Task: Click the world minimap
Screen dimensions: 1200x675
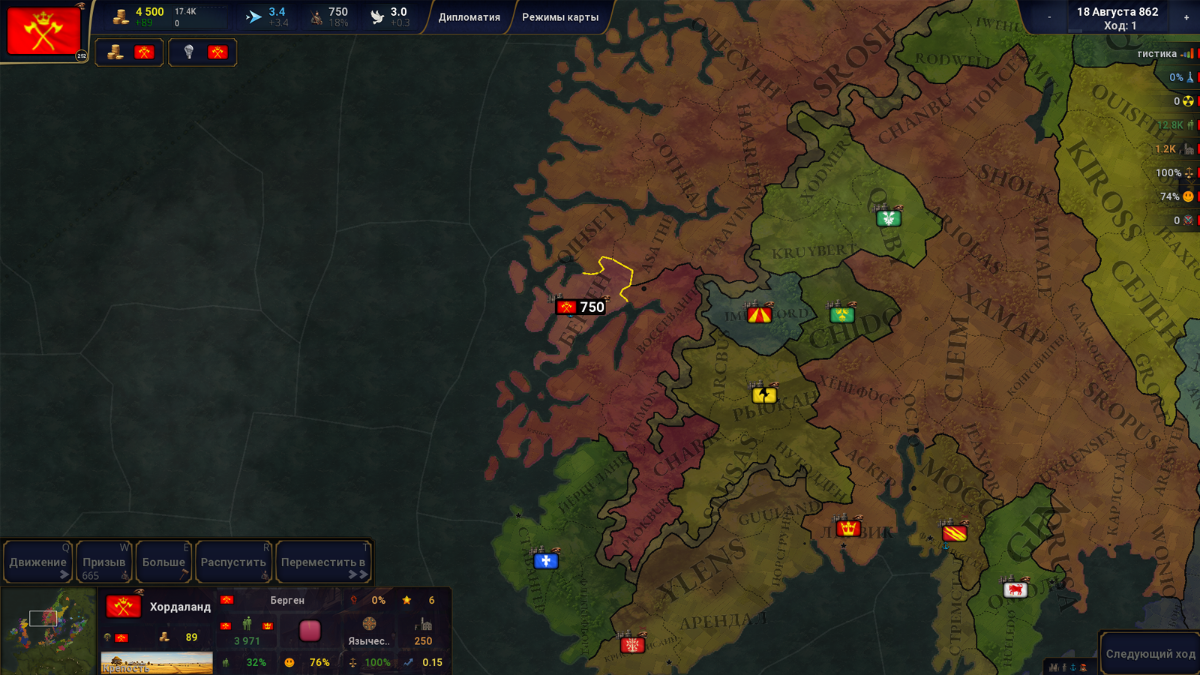Action: [x=49, y=631]
